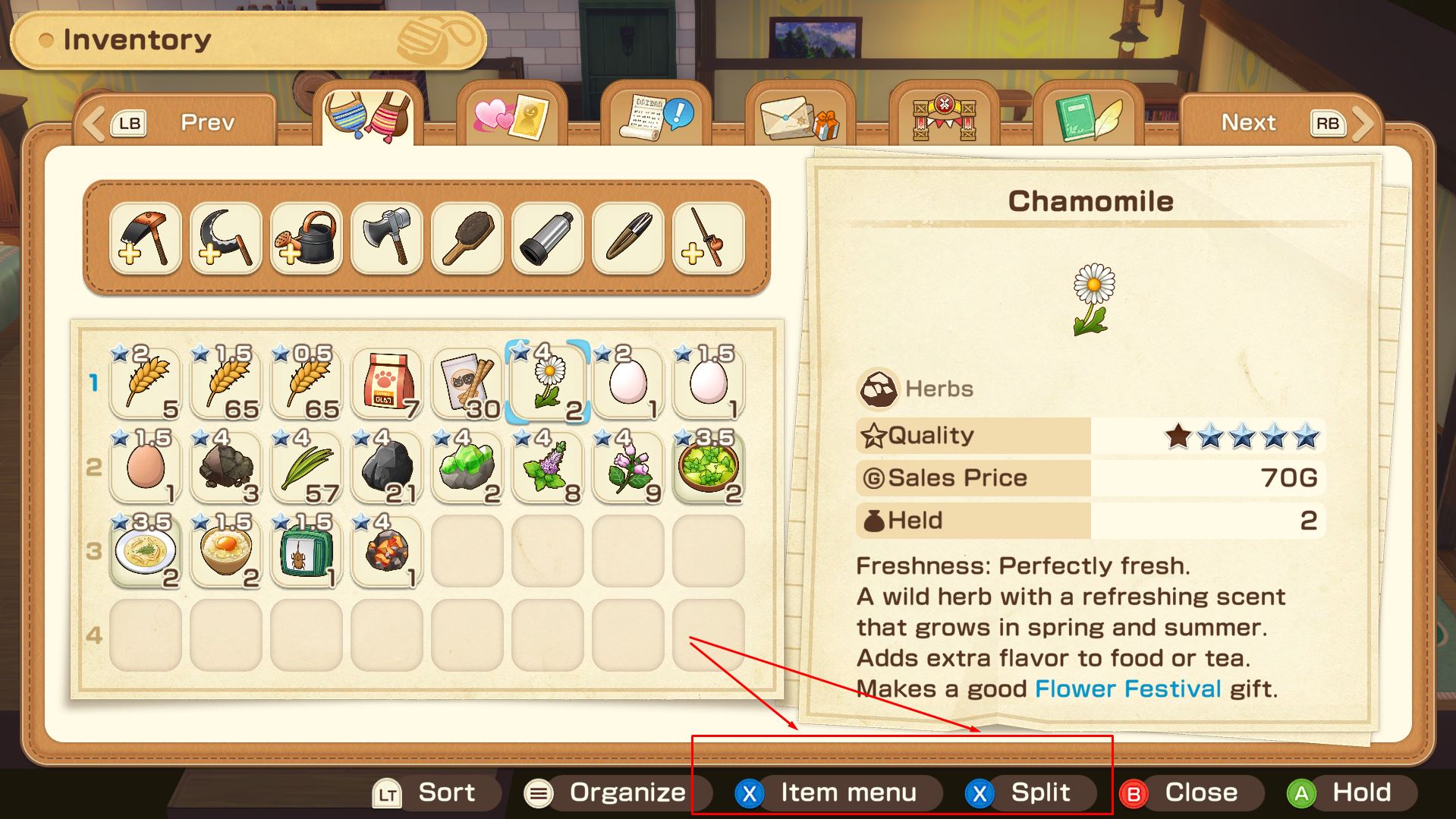This screenshot has width=1456, height=819.
Task: Select the caged beetle item
Action: 306,551
